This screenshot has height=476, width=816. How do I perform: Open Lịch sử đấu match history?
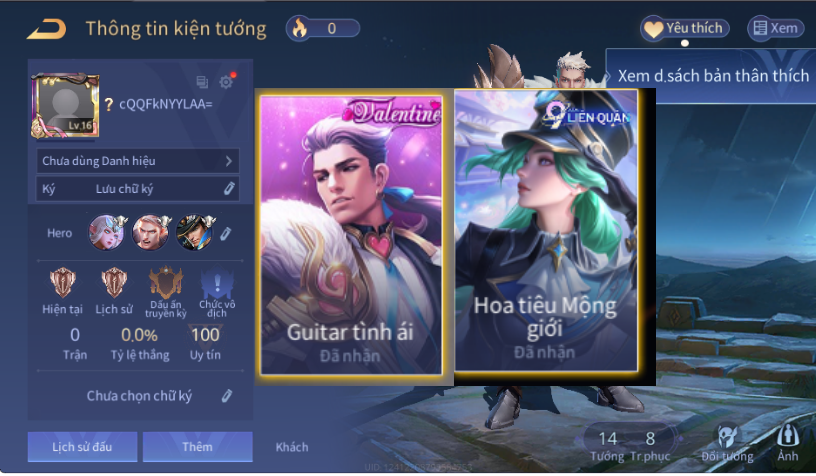pos(82,447)
